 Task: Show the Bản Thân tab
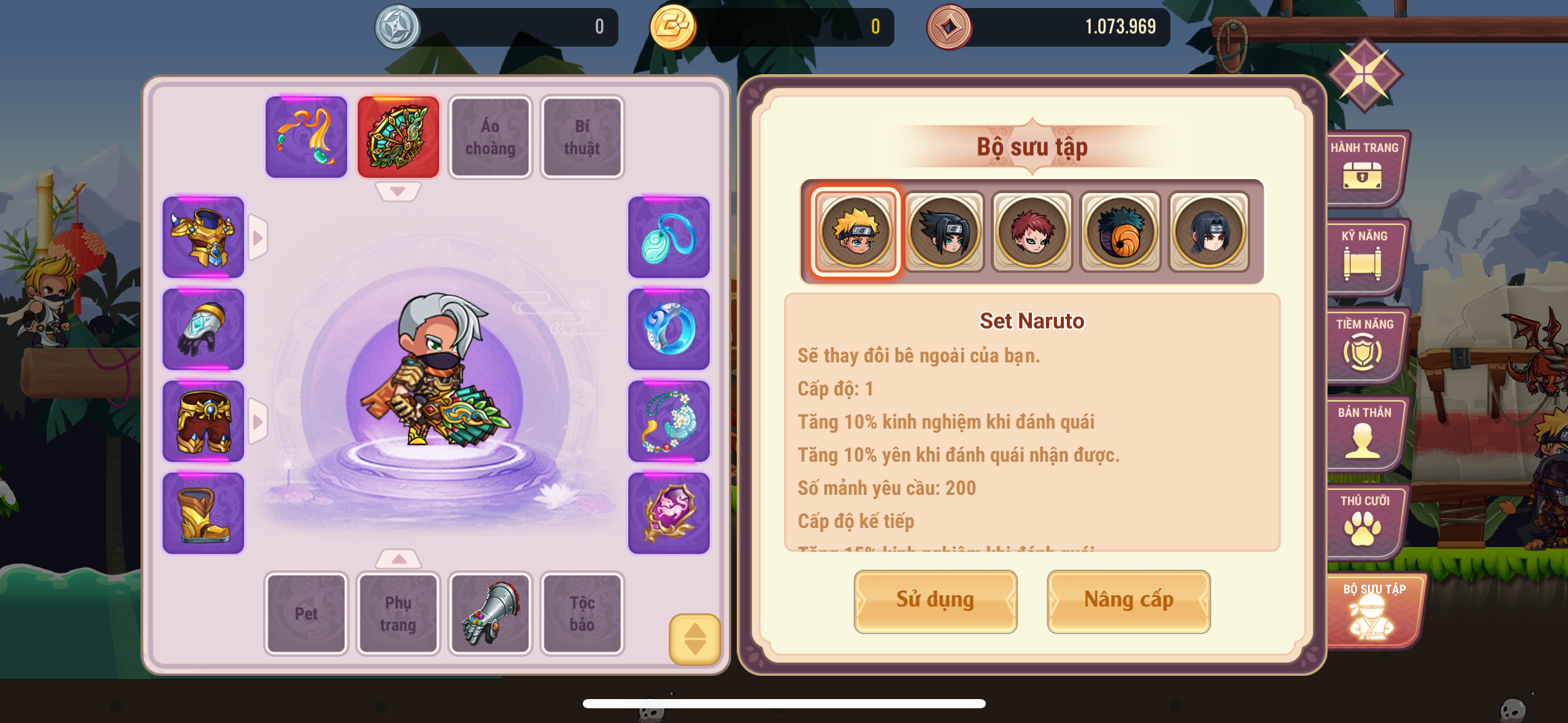pyautogui.click(x=1364, y=432)
